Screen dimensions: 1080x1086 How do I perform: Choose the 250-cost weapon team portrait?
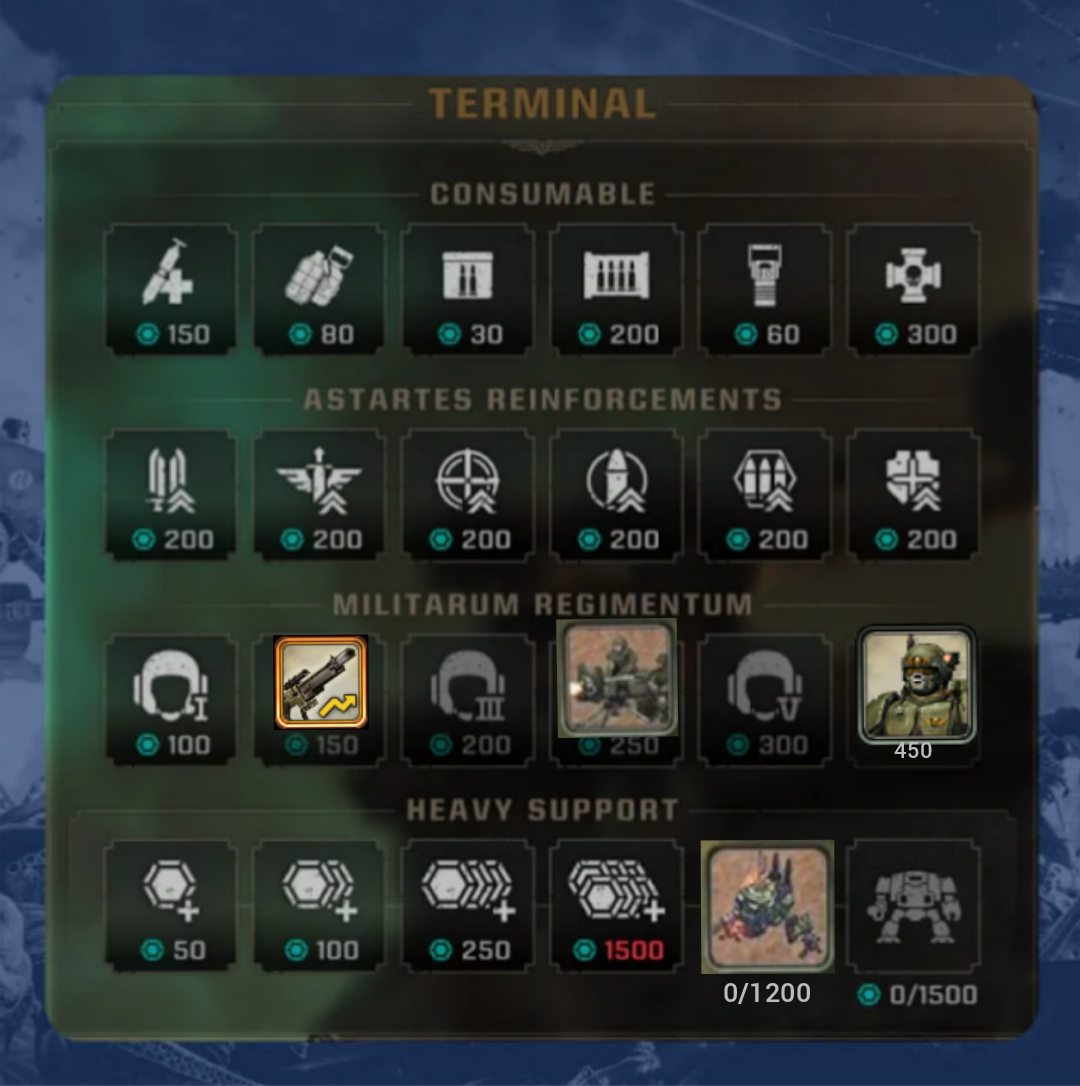pos(617,678)
